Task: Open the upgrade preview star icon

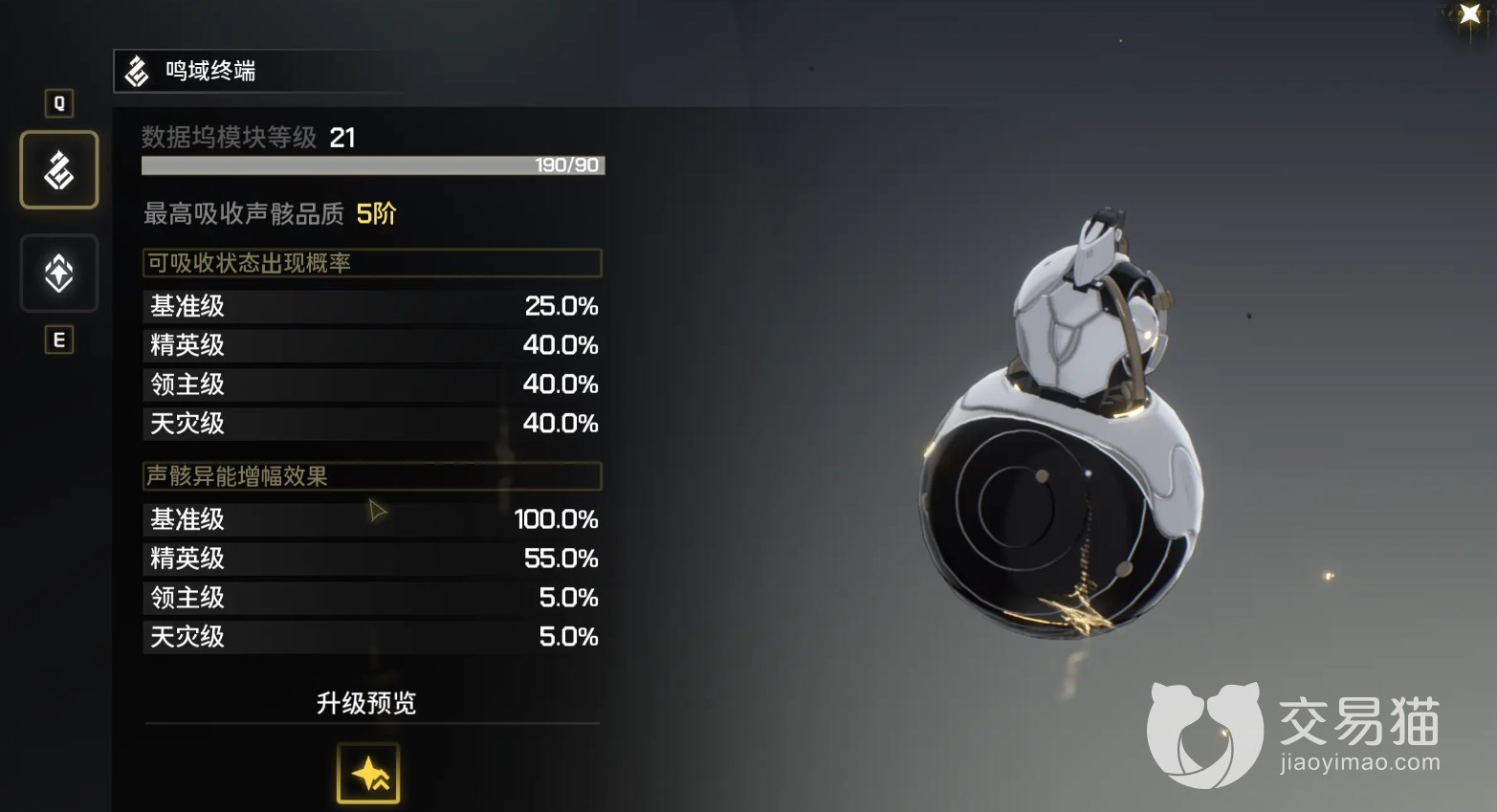Action: pos(368,773)
